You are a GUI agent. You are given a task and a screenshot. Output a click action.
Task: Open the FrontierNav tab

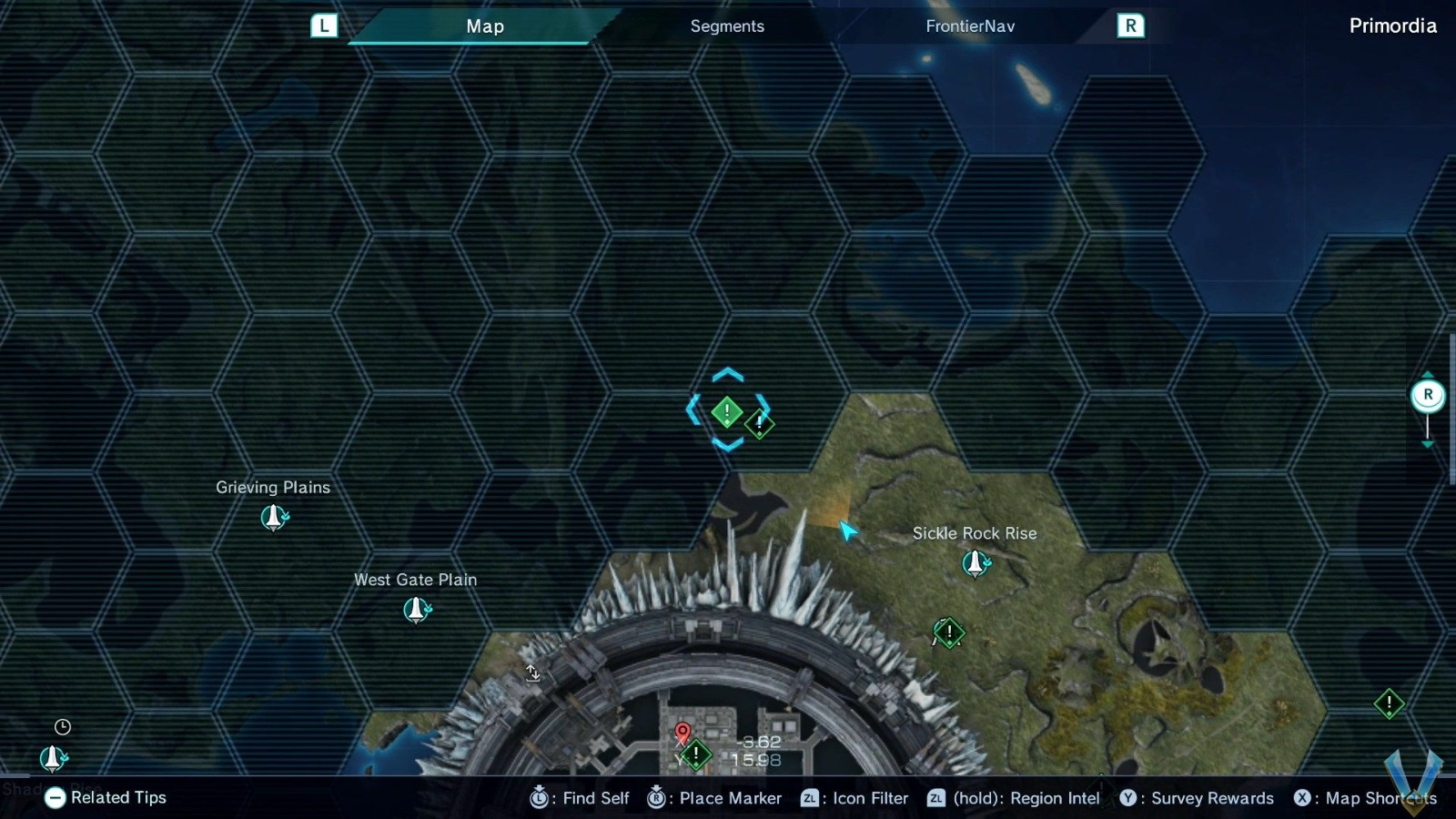970,26
